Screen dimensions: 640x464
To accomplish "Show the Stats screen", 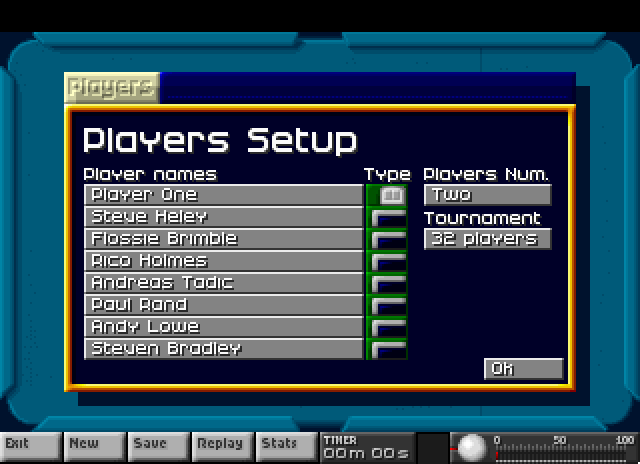I will [284, 445].
